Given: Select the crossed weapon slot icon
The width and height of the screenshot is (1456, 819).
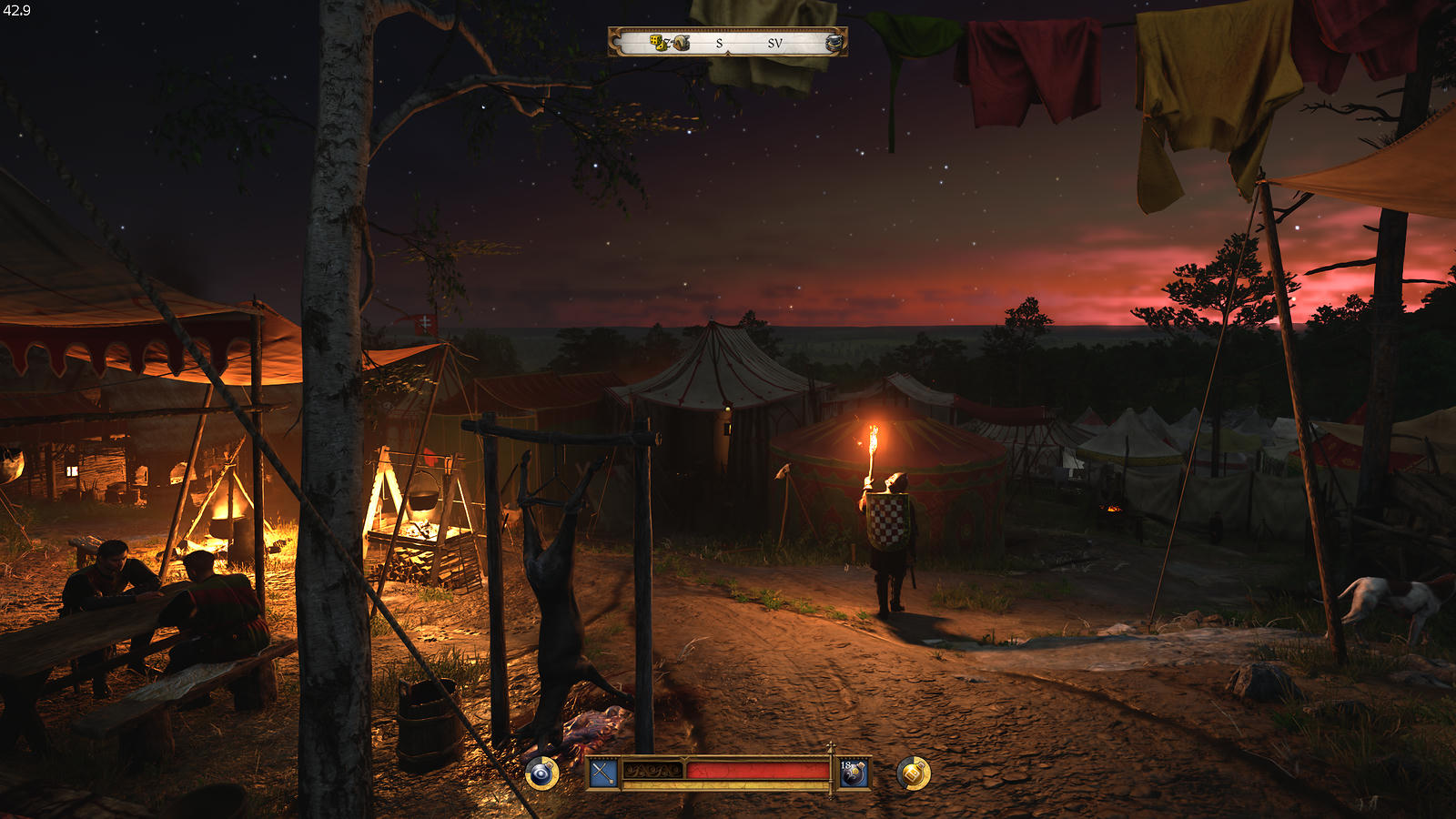Looking at the screenshot, I should tap(603, 773).
